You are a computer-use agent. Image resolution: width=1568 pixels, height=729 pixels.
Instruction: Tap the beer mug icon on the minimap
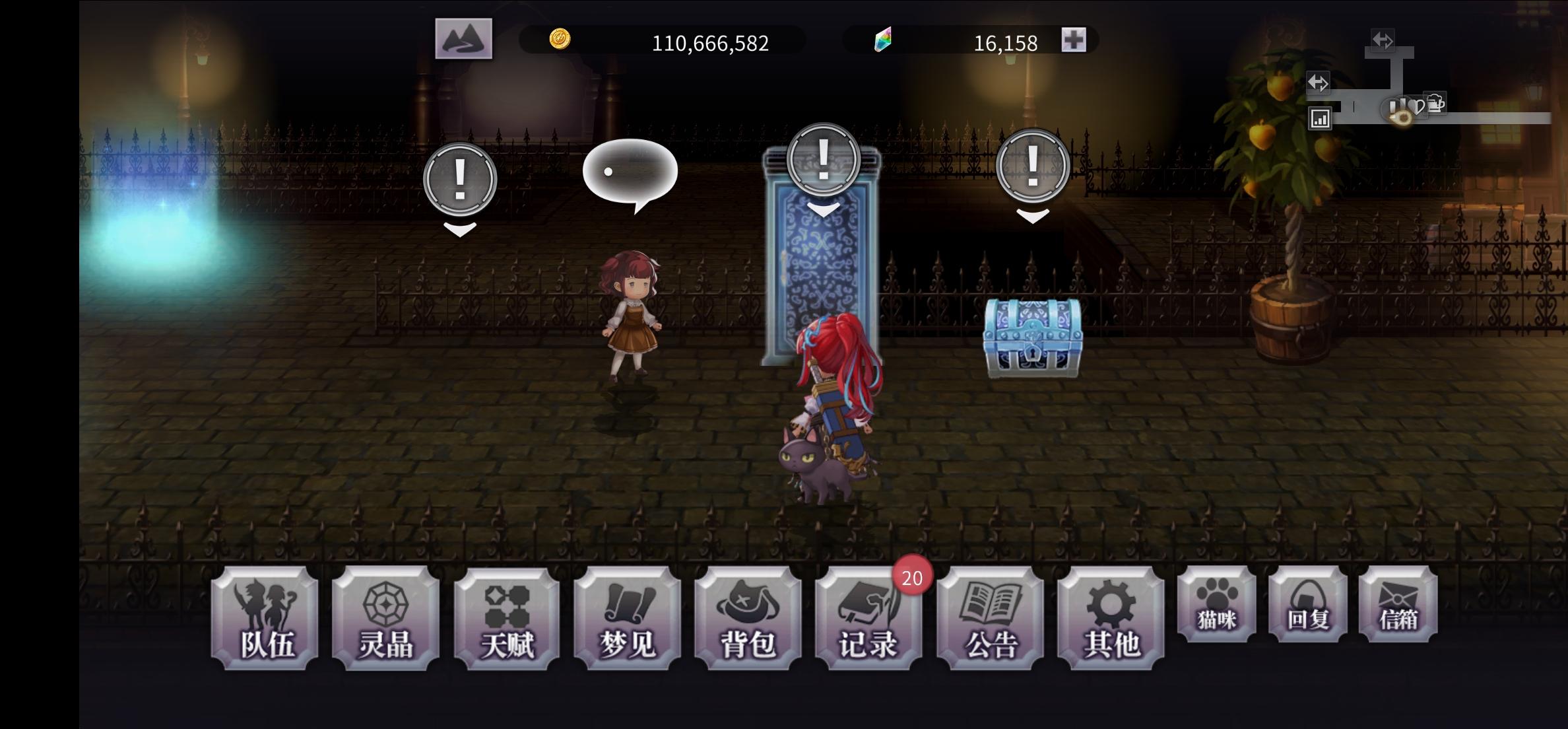pos(1435,103)
